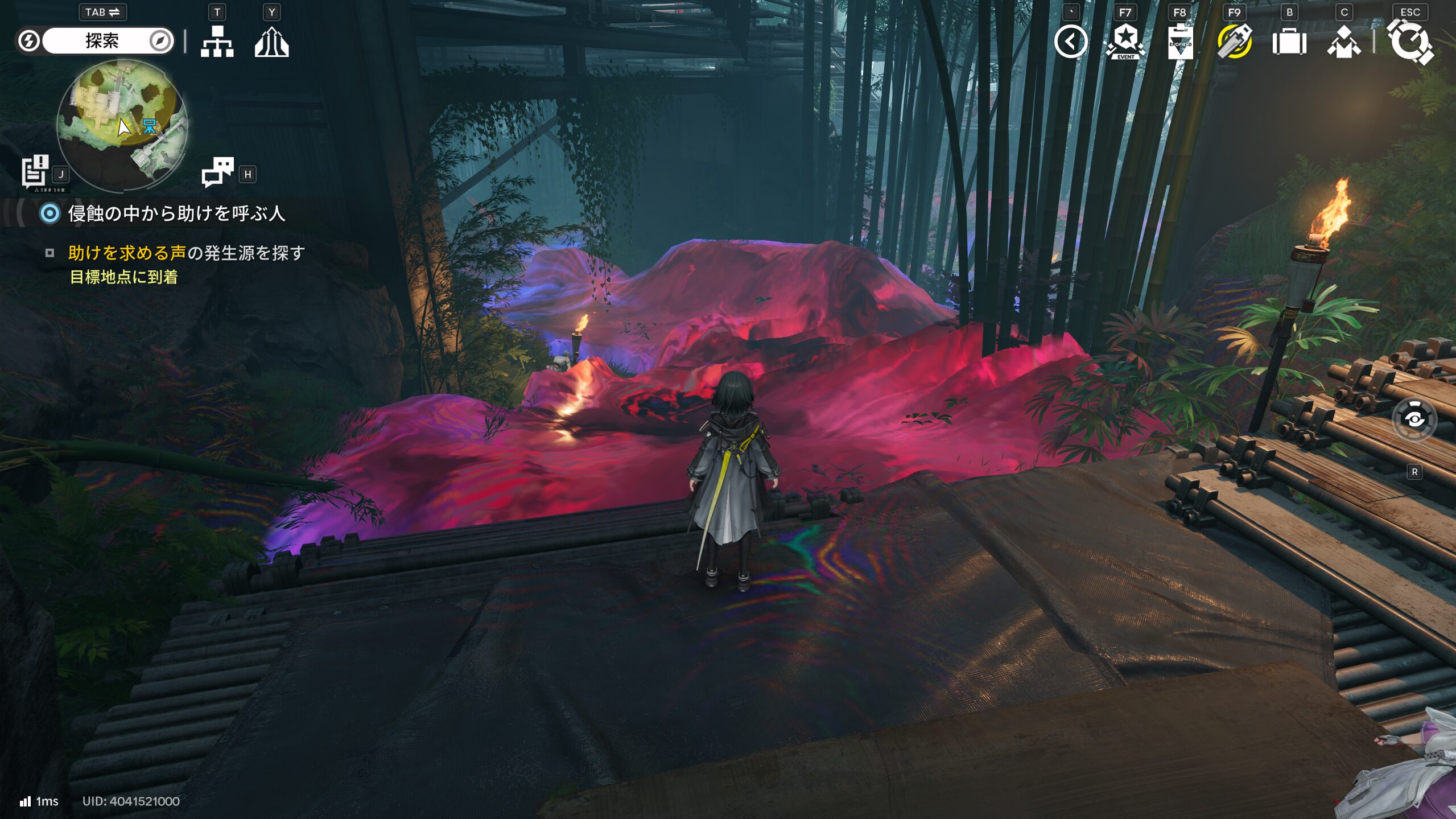1456x819 pixels.
Task: Click the circular minimap
Action: click(x=122, y=126)
